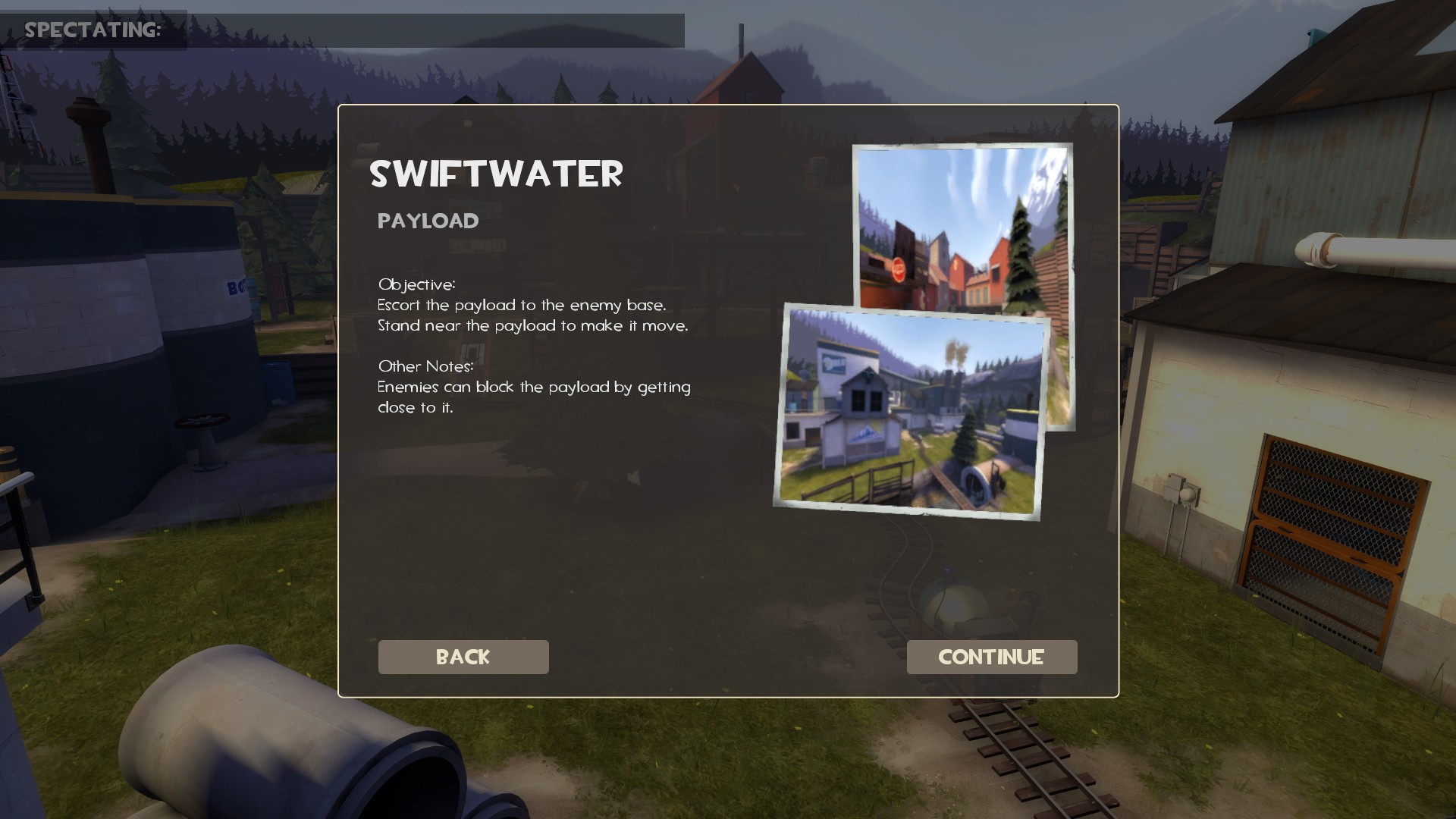Click the stand near payload instruction
The width and height of the screenshot is (1456, 819).
[533, 325]
